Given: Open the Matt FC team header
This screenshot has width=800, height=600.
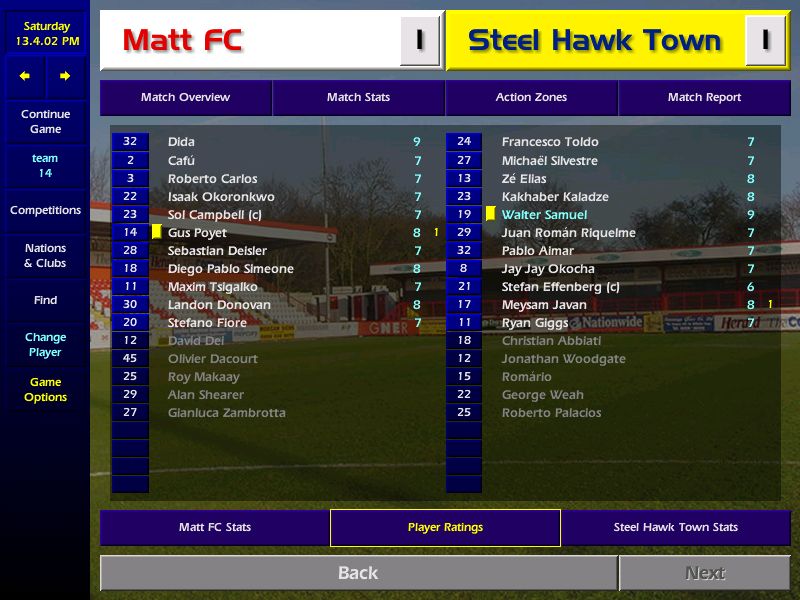Looking at the screenshot, I should click(x=250, y=41).
